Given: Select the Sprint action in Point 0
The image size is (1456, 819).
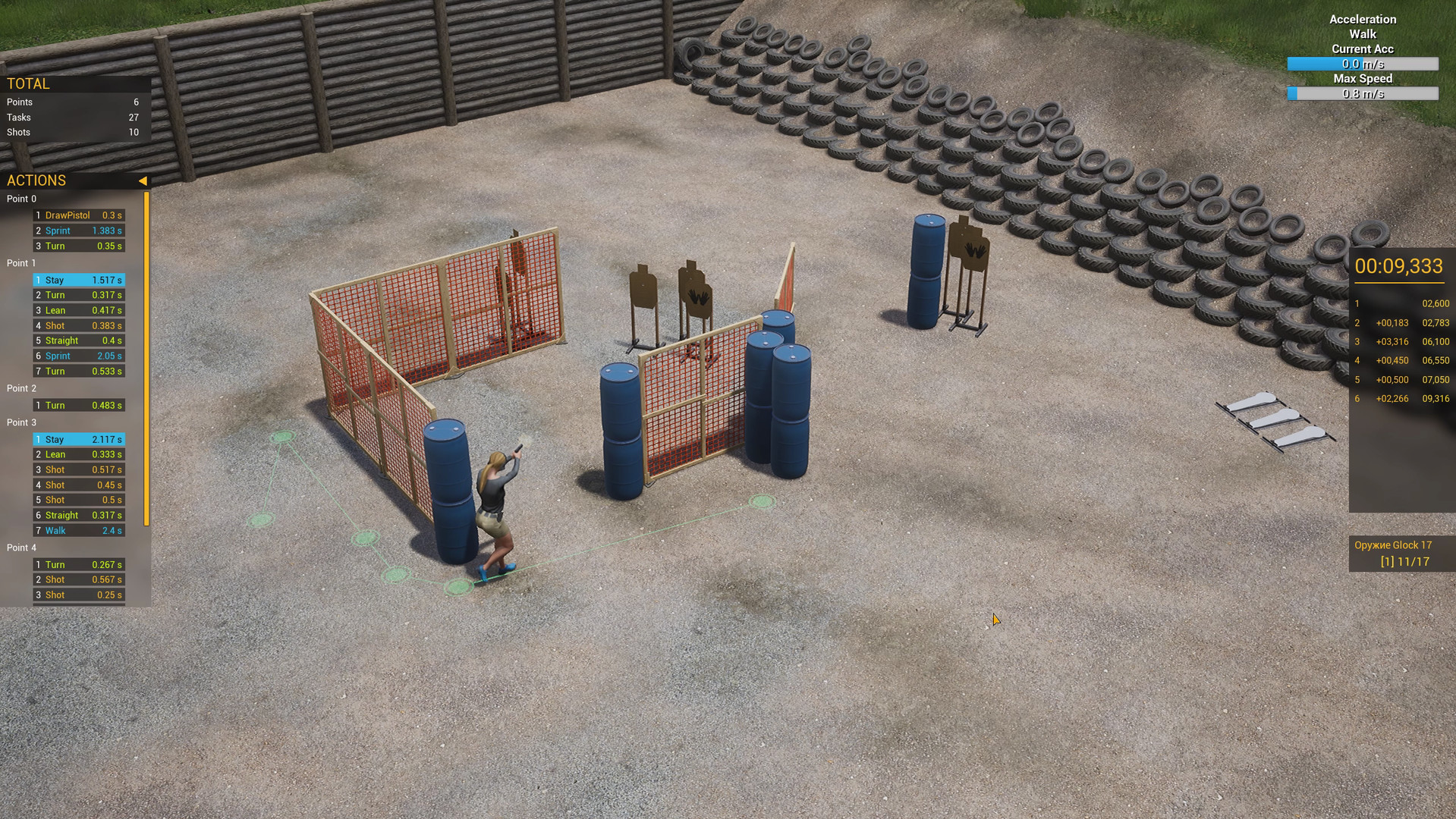Looking at the screenshot, I should click(78, 231).
